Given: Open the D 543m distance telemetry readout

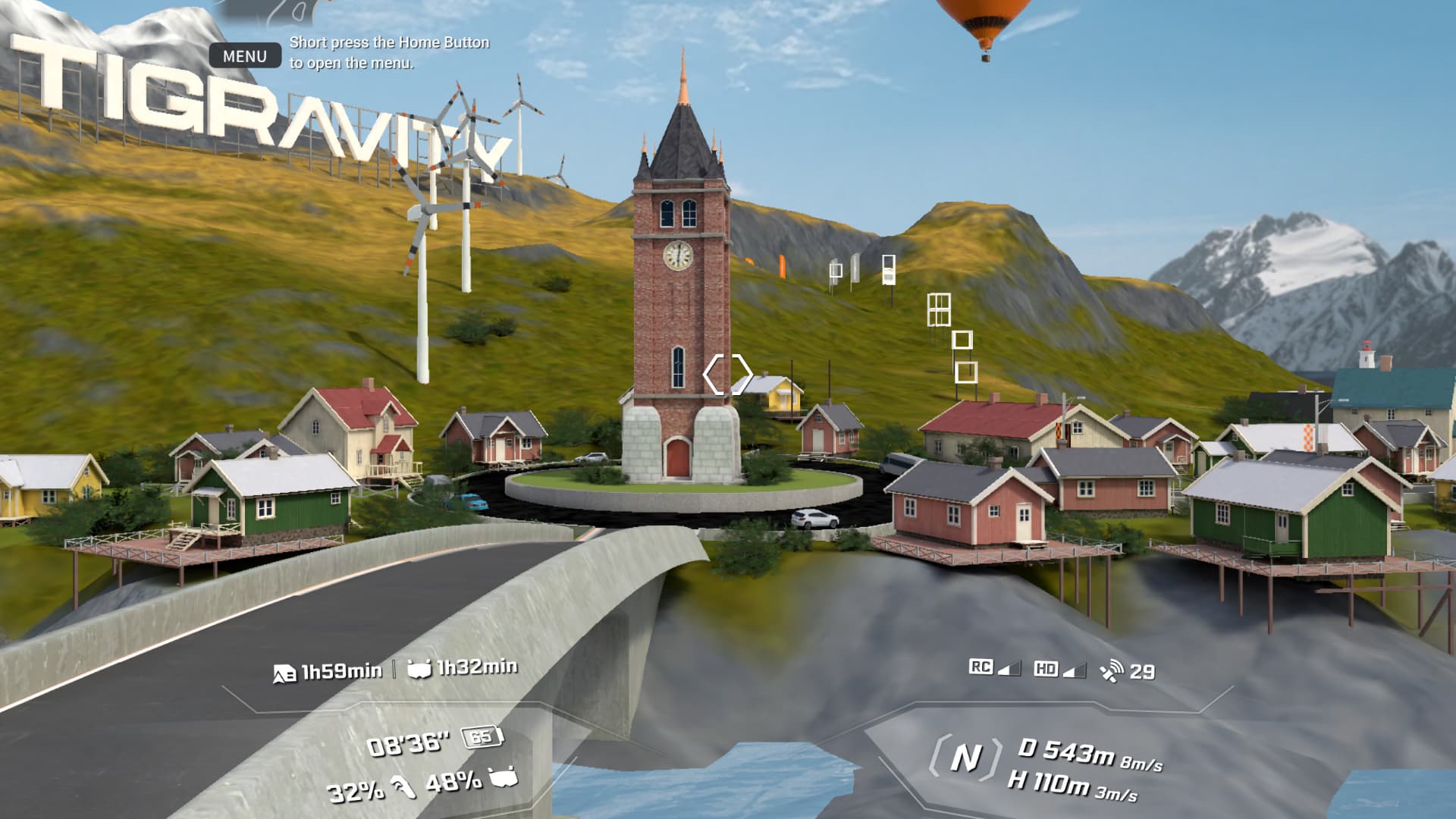Looking at the screenshot, I should pyautogui.click(x=1062, y=748).
